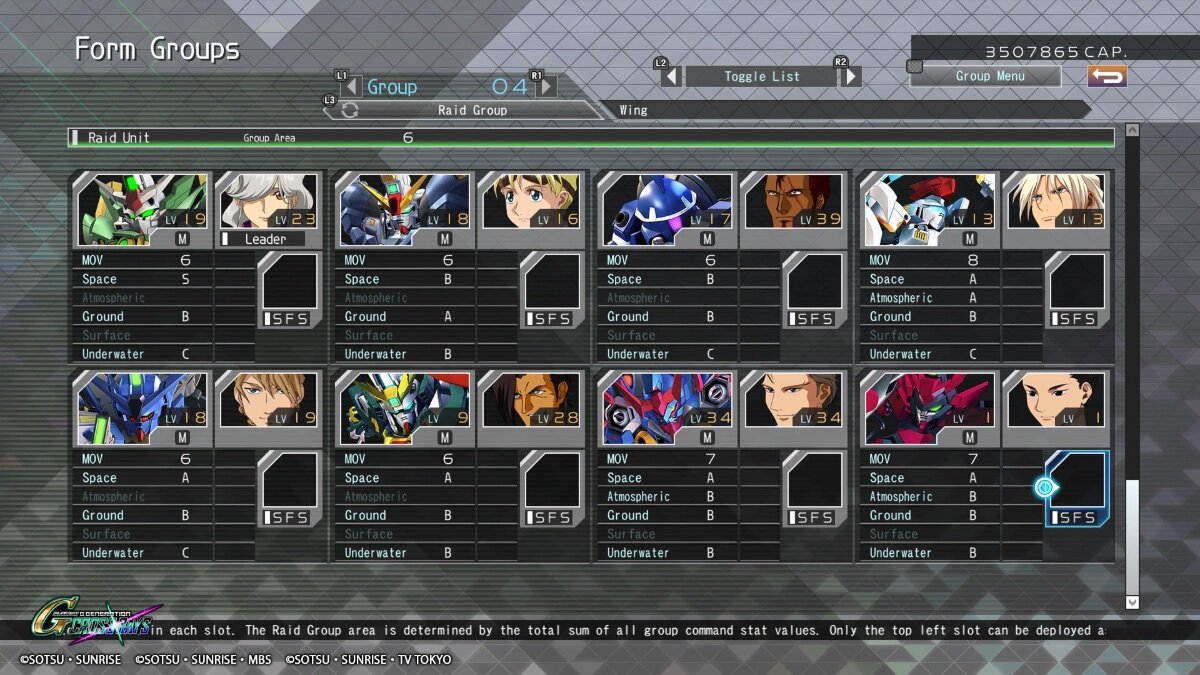Select the Leader pilot portrait
Screen dimensions: 1200x675
[x=268, y=202]
